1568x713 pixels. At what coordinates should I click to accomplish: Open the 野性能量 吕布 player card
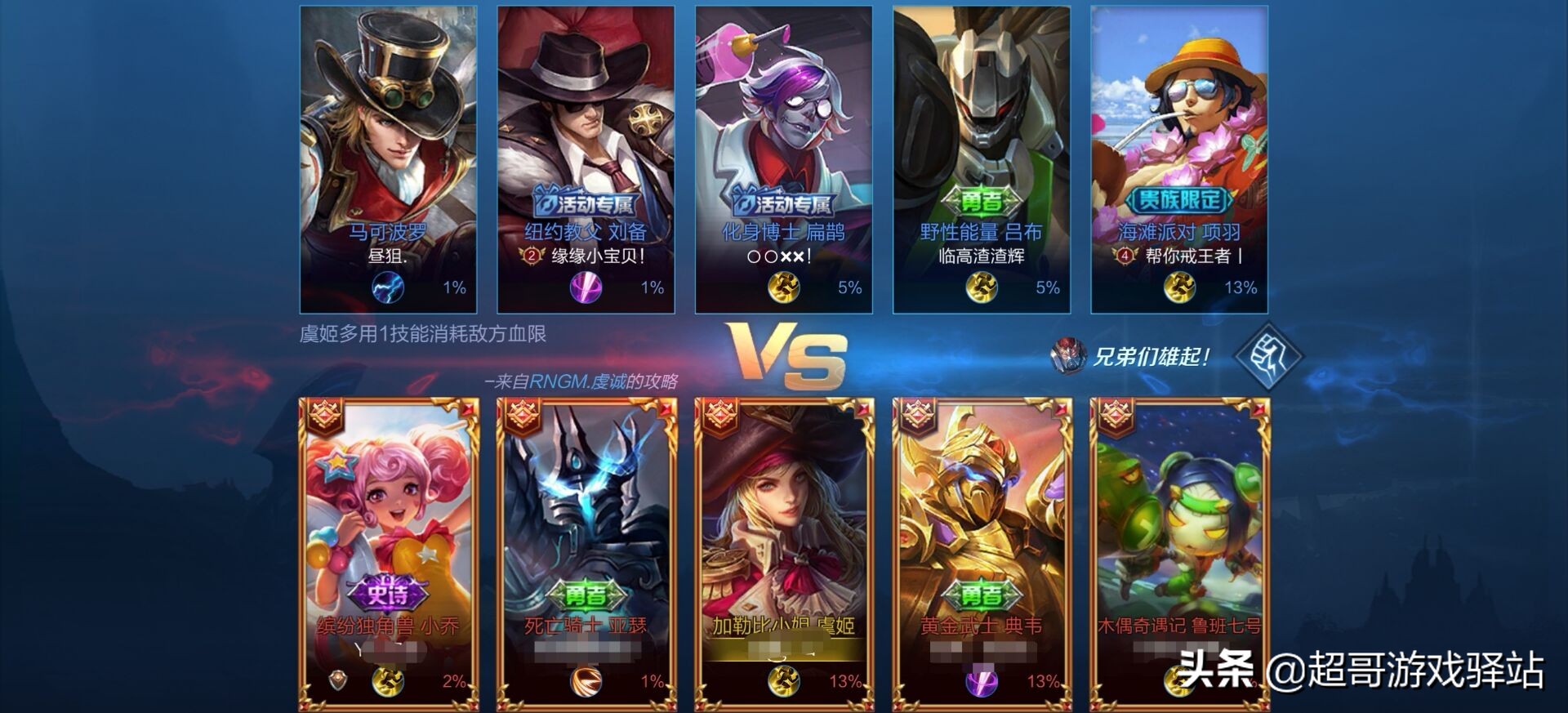[982, 160]
